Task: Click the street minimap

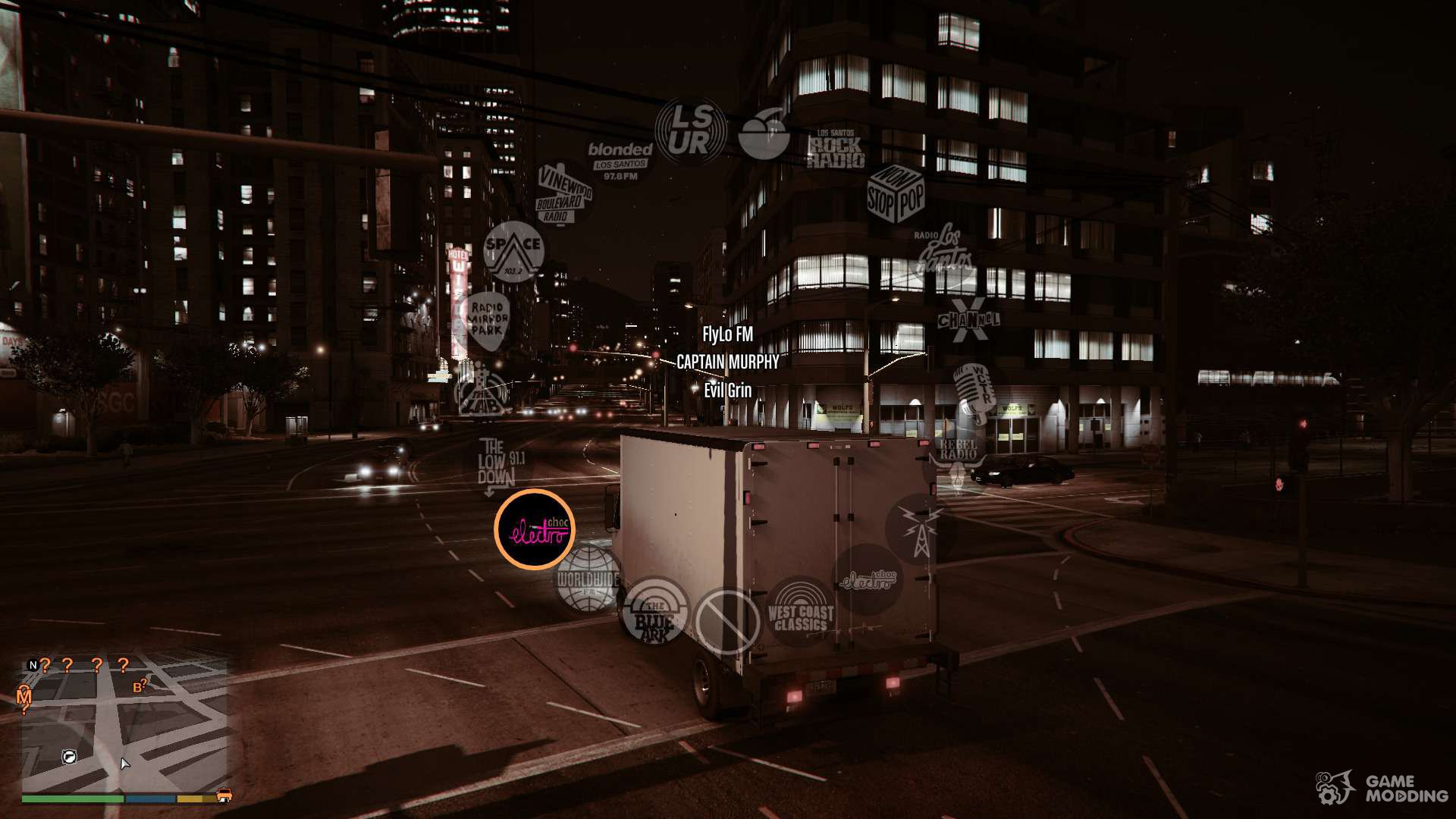Action: coord(125,724)
